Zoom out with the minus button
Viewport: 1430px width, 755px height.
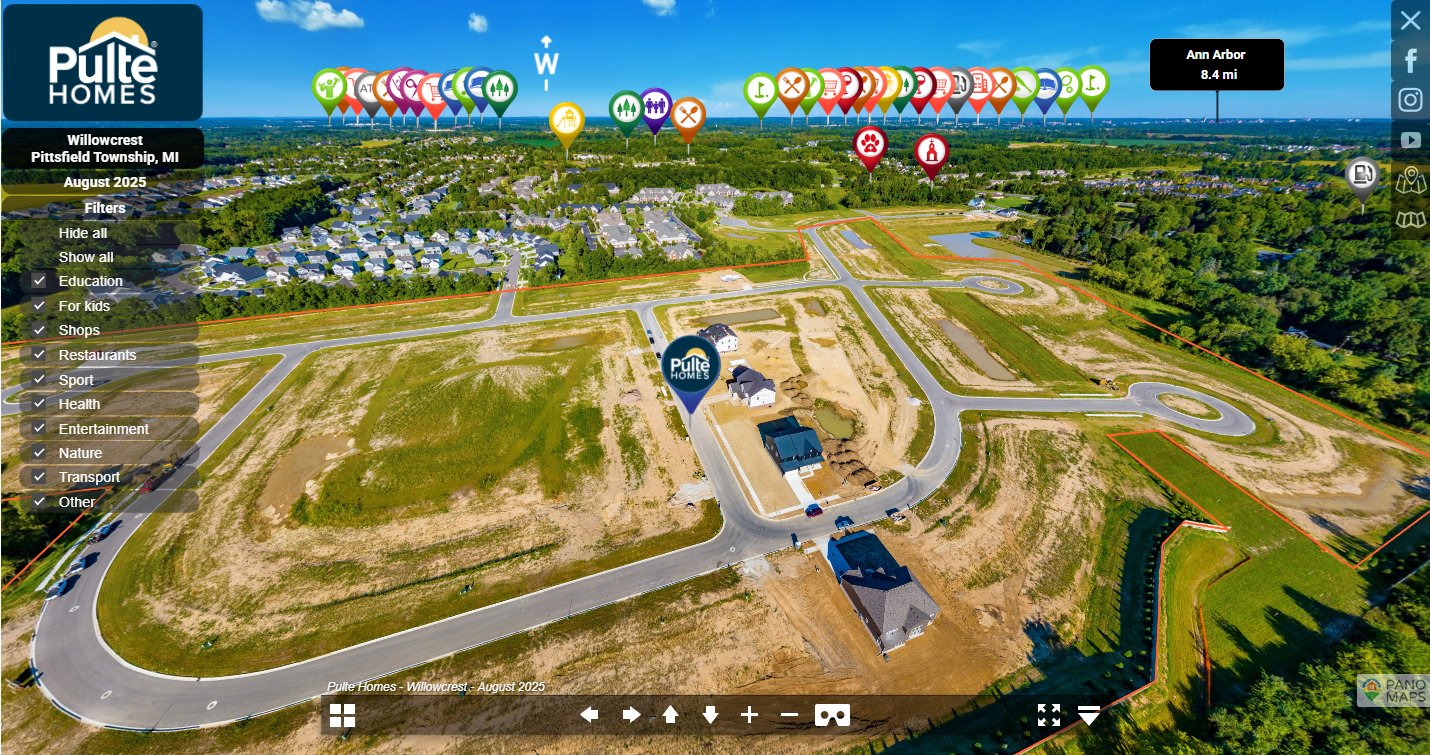point(789,715)
